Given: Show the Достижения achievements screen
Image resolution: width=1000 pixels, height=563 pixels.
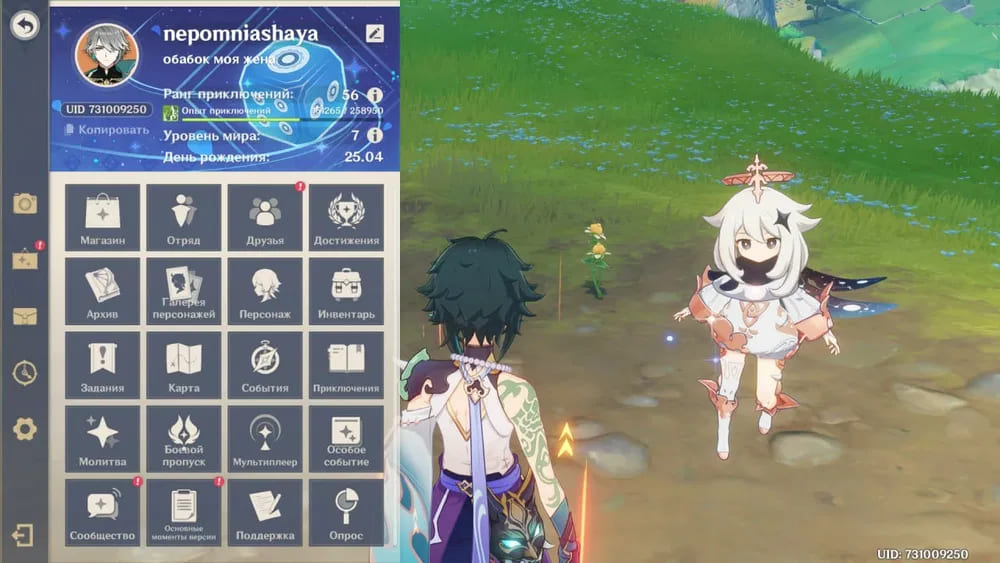Looking at the screenshot, I should (346, 218).
